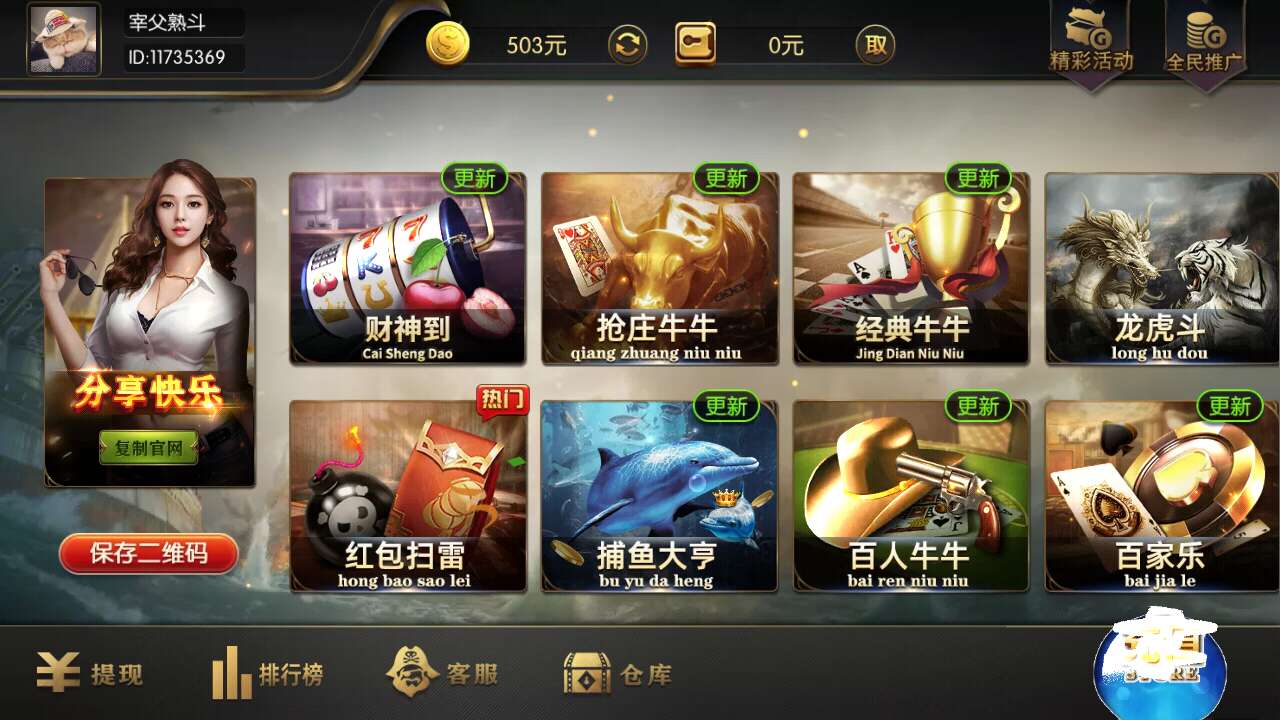The width and height of the screenshot is (1280, 720).
Task: Start the 龙虎斗 dragon tiger game
Action: [1161, 265]
